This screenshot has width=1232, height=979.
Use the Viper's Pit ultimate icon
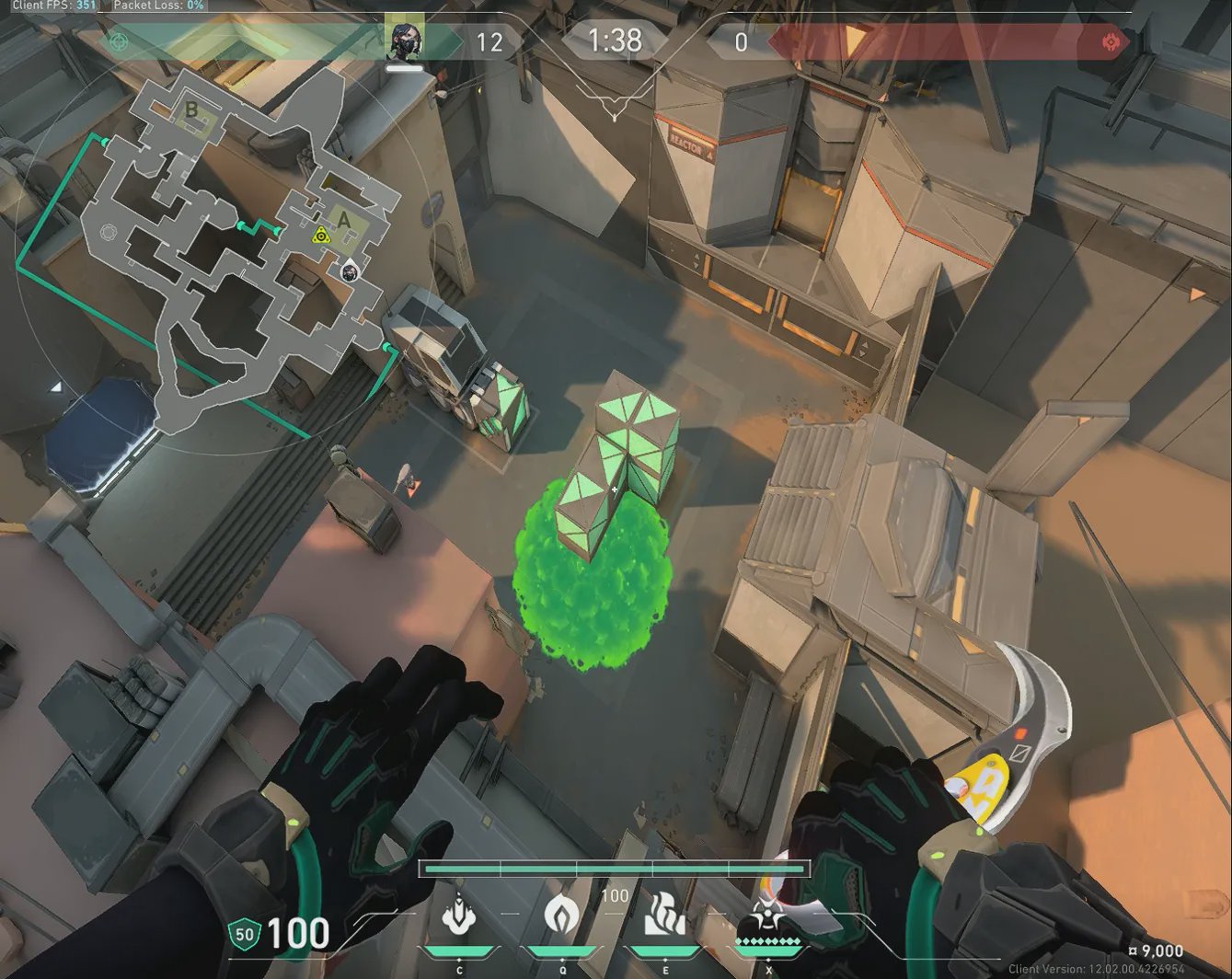(x=767, y=916)
